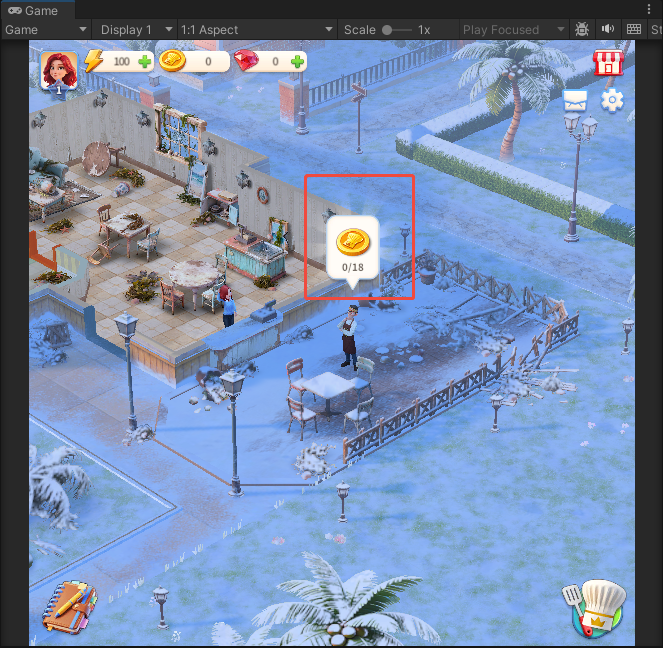The image size is (663, 648).
Task: Start cooking with the chef hat button
Action: click(x=600, y=607)
